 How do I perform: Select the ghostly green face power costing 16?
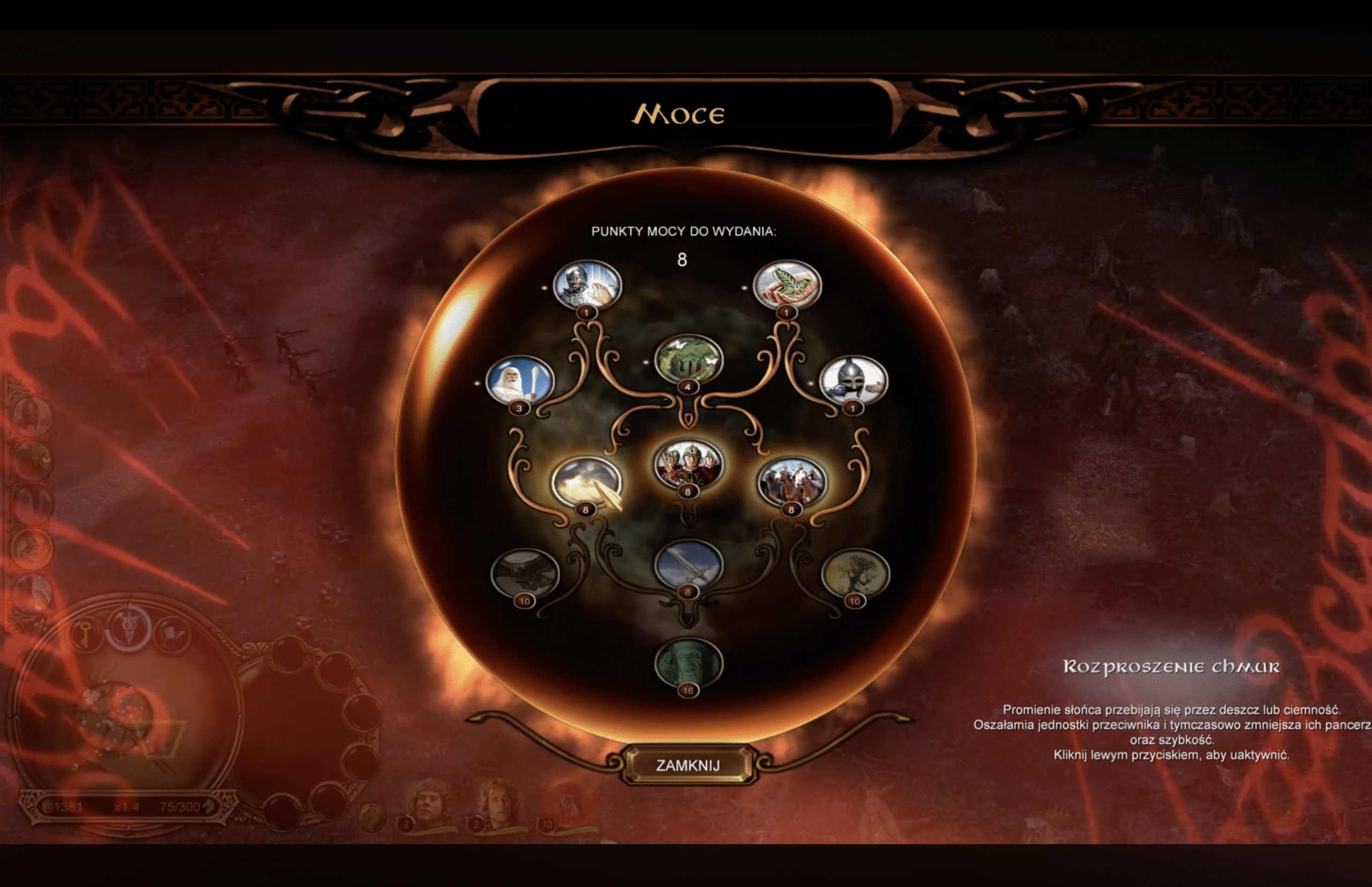(688, 664)
